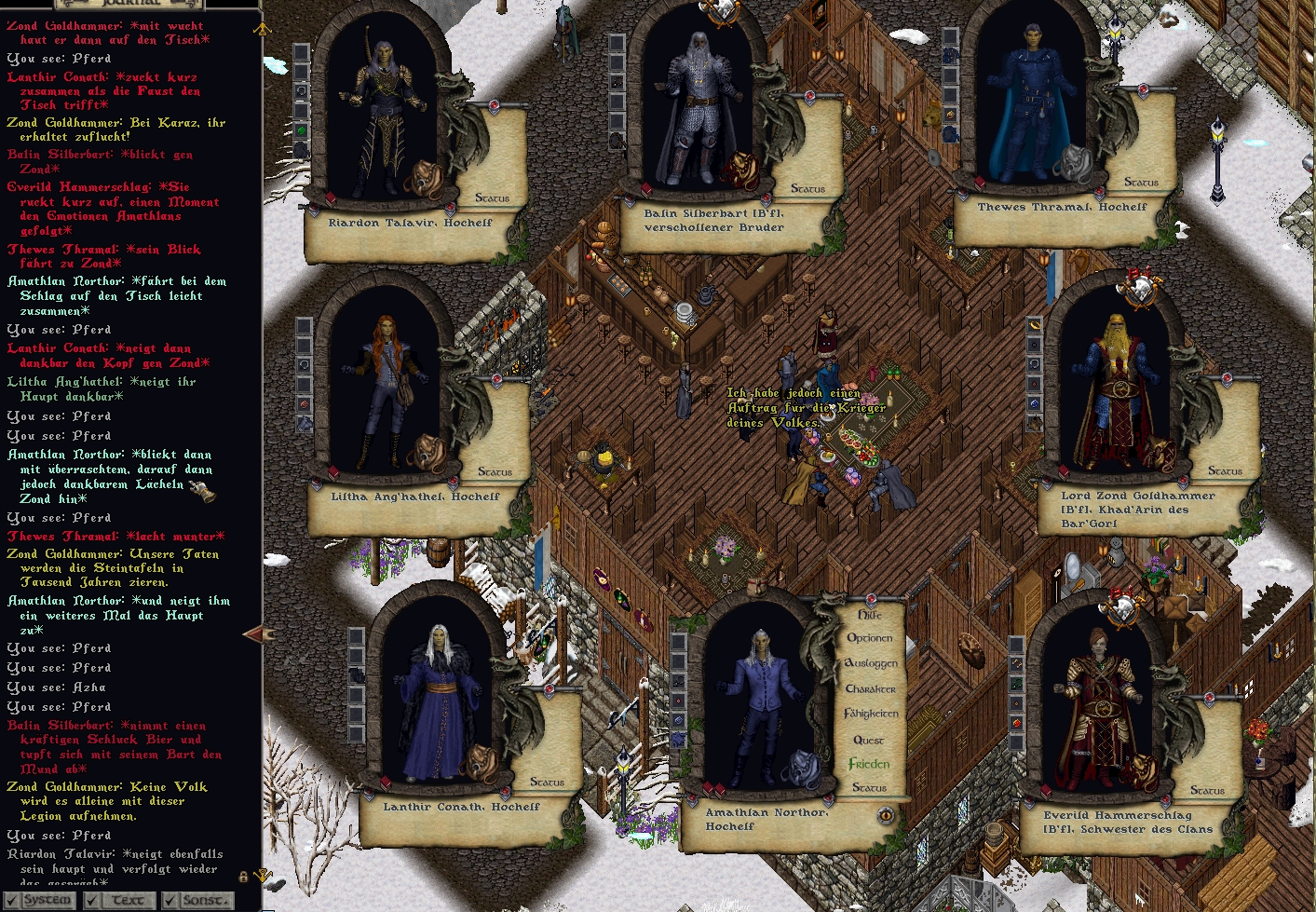Toggle the Sonst. journal filter checkbox
Viewport: 1316px width, 912px height.
point(170,900)
